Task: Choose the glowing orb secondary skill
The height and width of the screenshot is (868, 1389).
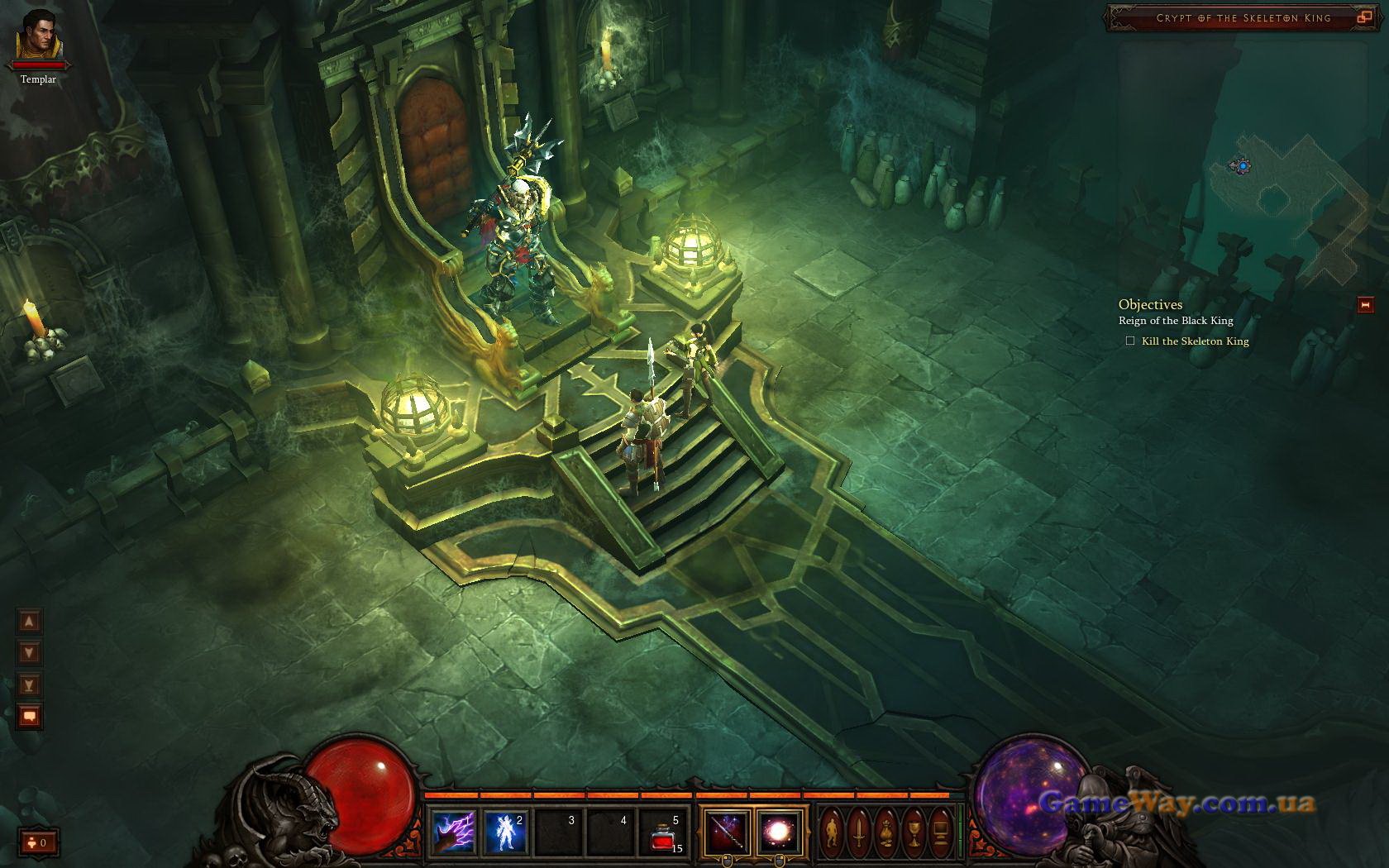Action: coord(779,831)
